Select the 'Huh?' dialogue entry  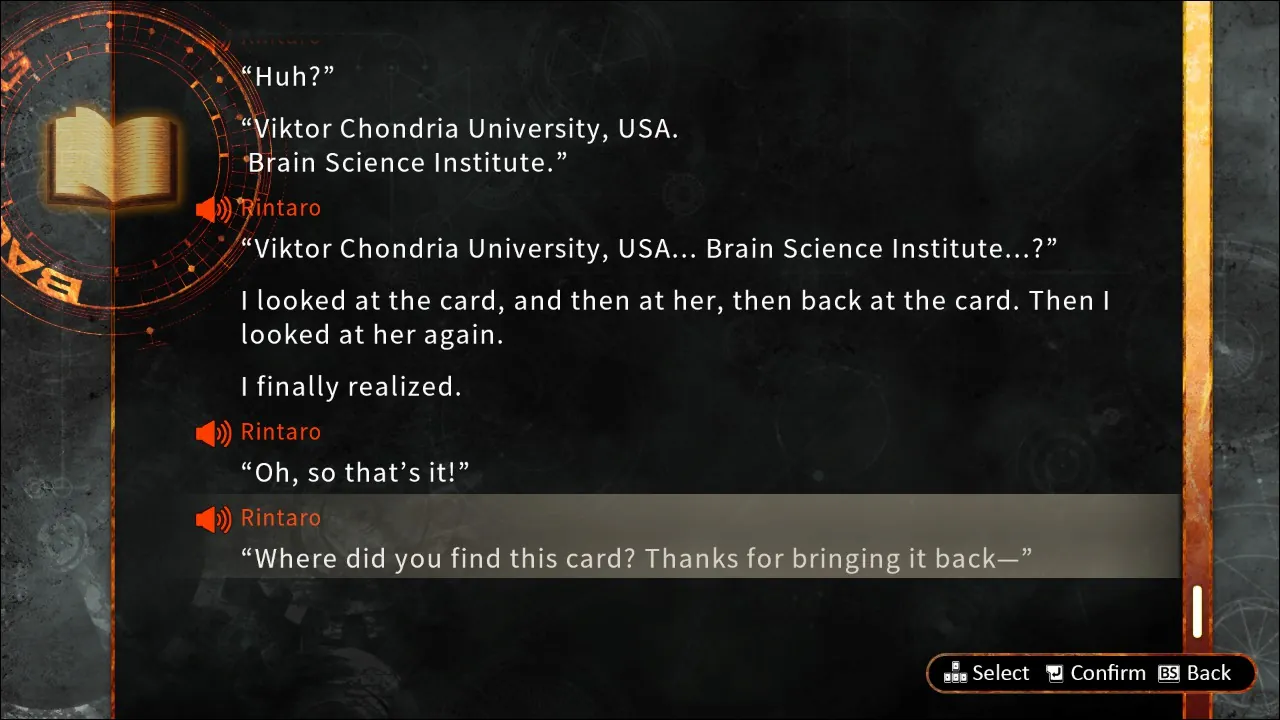[x=289, y=76]
